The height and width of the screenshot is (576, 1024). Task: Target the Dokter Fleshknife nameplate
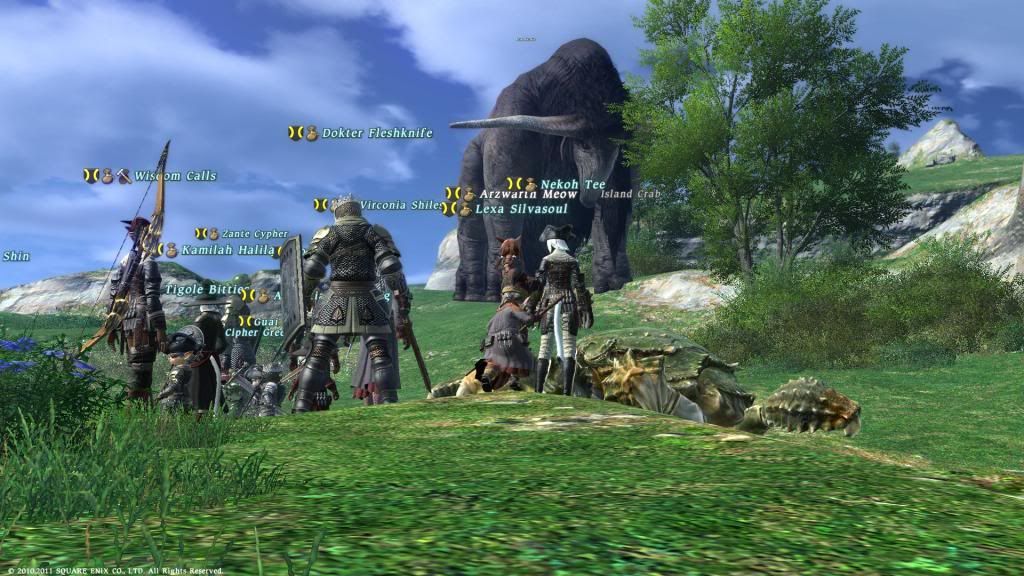(x=377, y=133)
